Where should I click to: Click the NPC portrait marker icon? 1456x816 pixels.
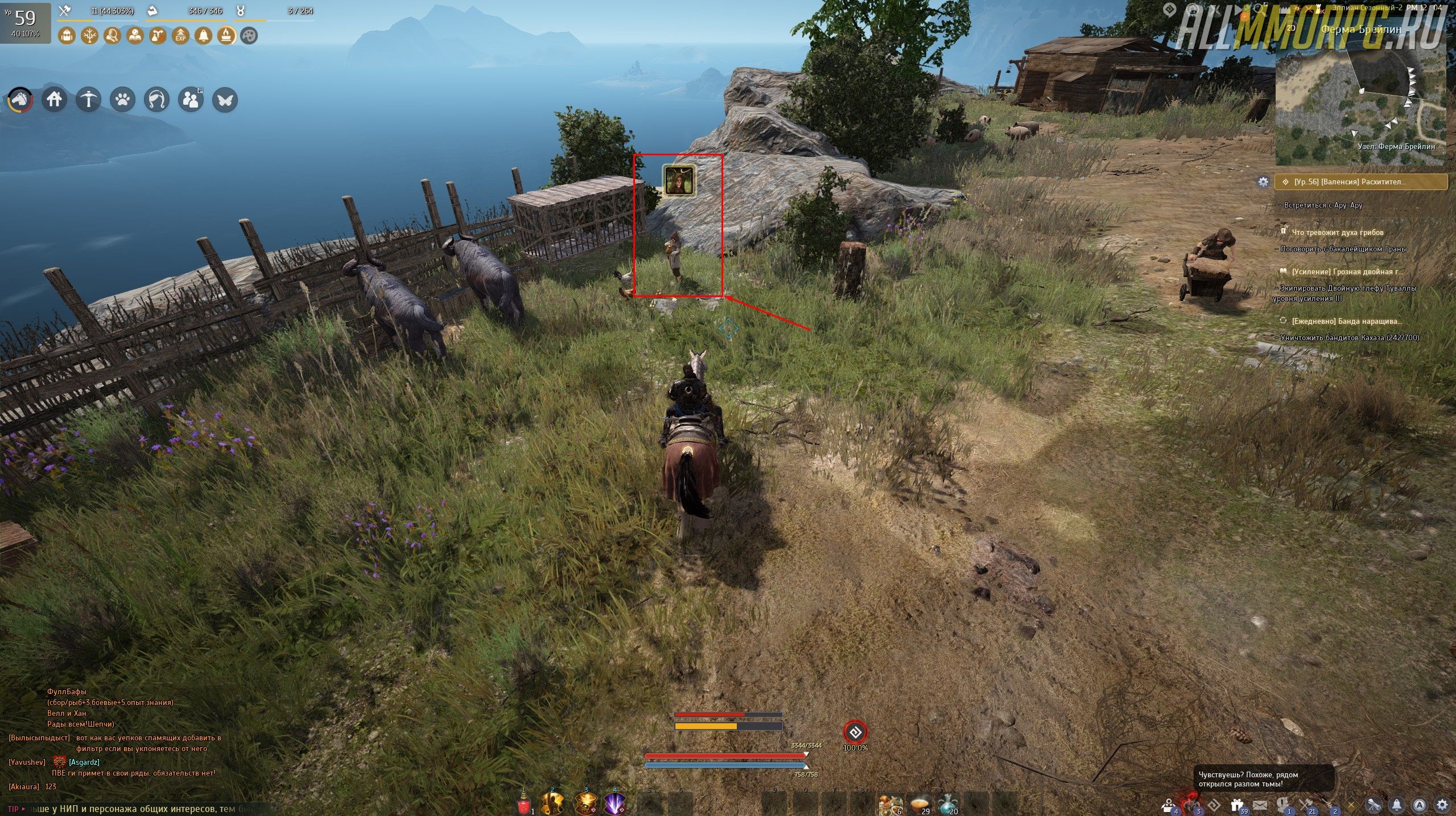coord(679,181)
